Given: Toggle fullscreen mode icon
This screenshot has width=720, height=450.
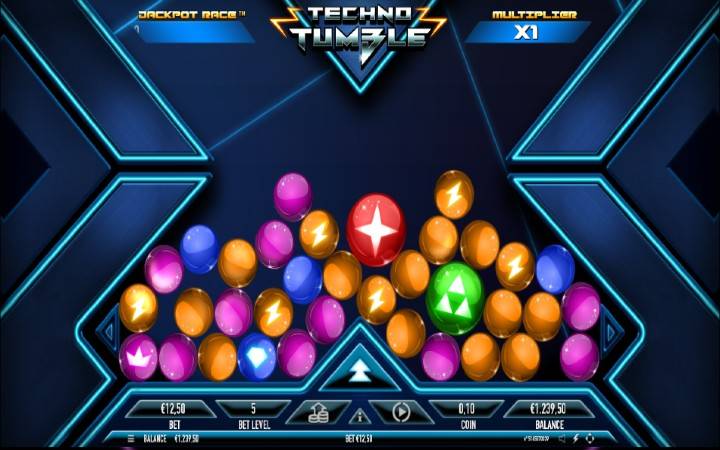Looking at the screenshot, I should pyautogui.click(x=590, y=438).
